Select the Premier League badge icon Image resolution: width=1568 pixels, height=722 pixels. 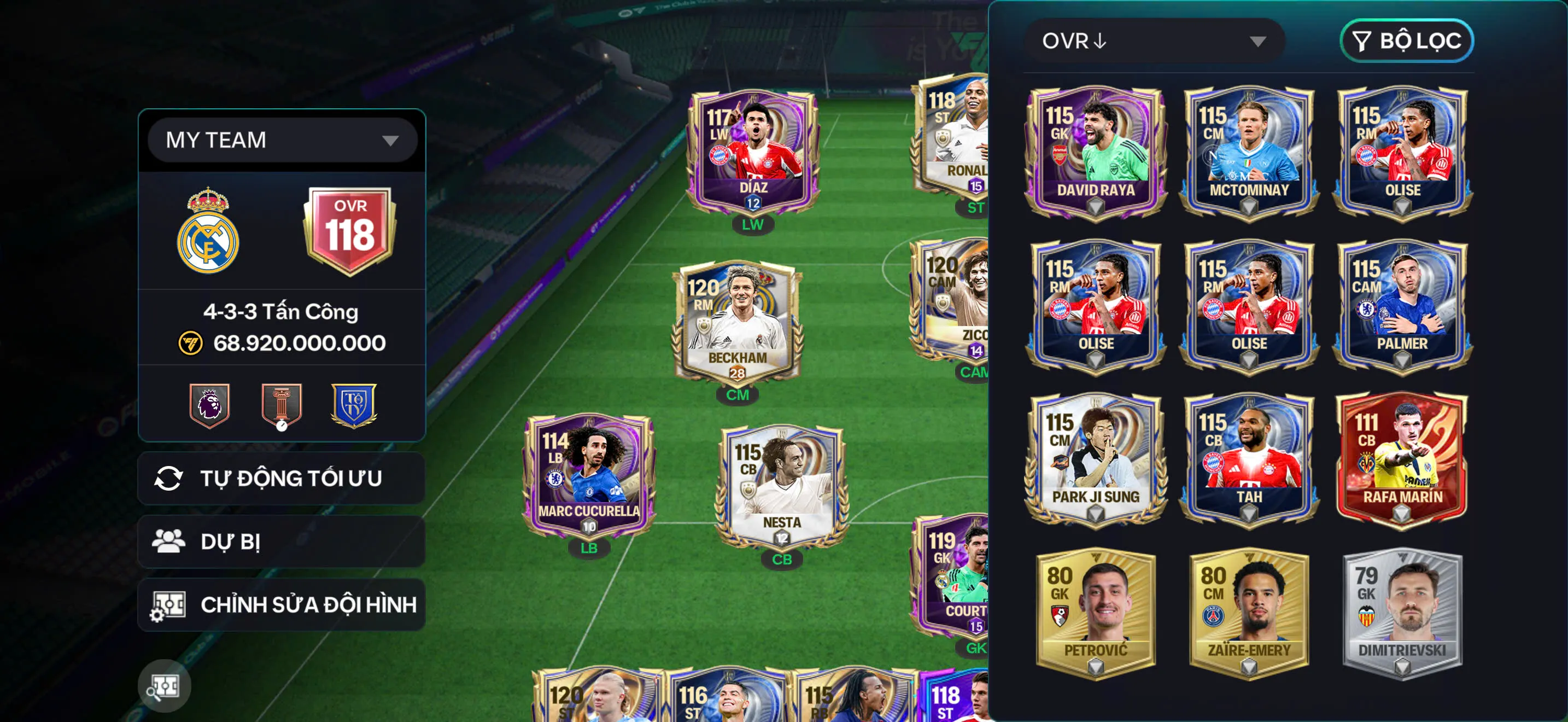click(210, 406)
